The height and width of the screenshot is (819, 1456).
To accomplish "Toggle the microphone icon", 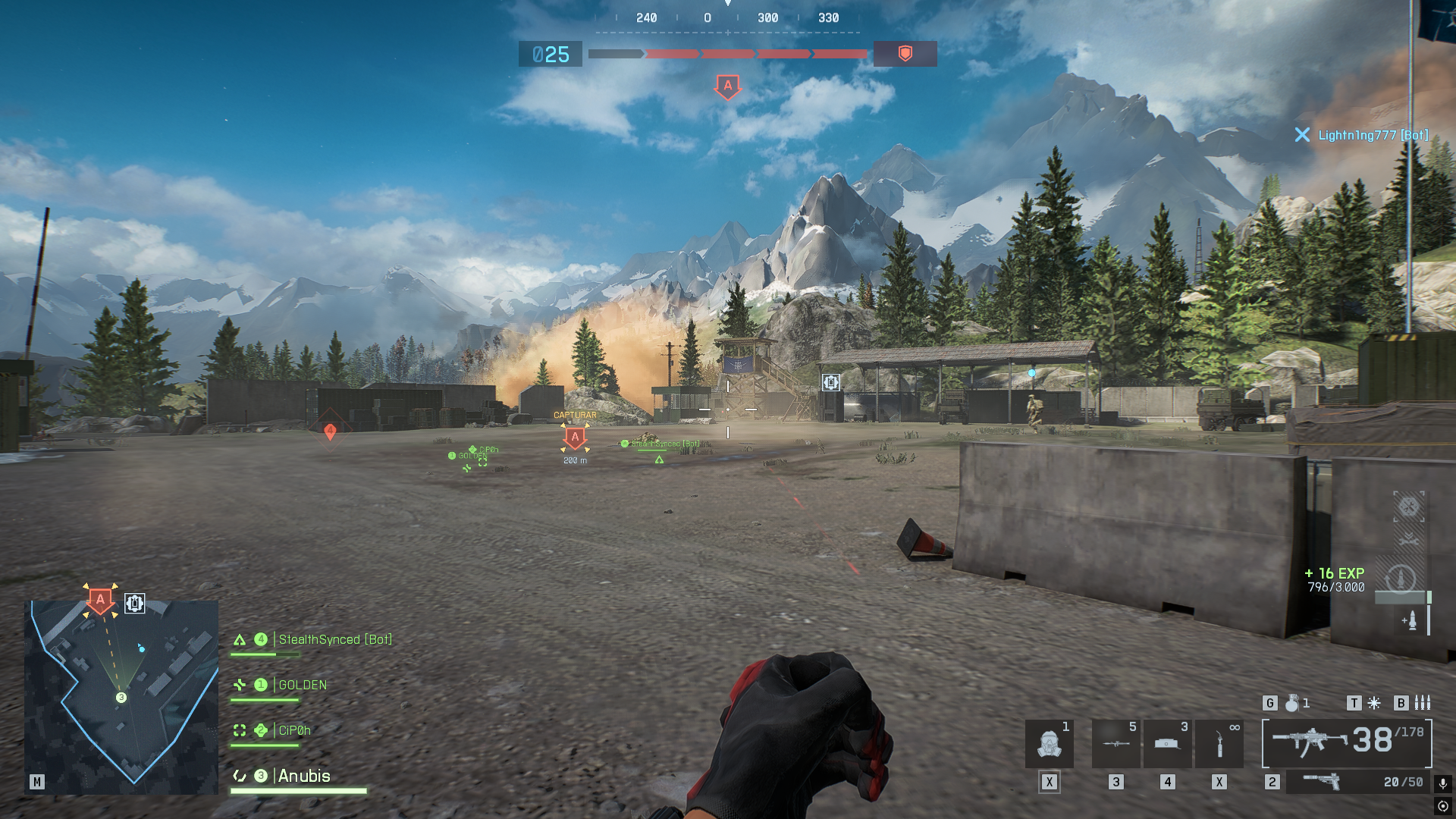I will (x=1443, y=783).
